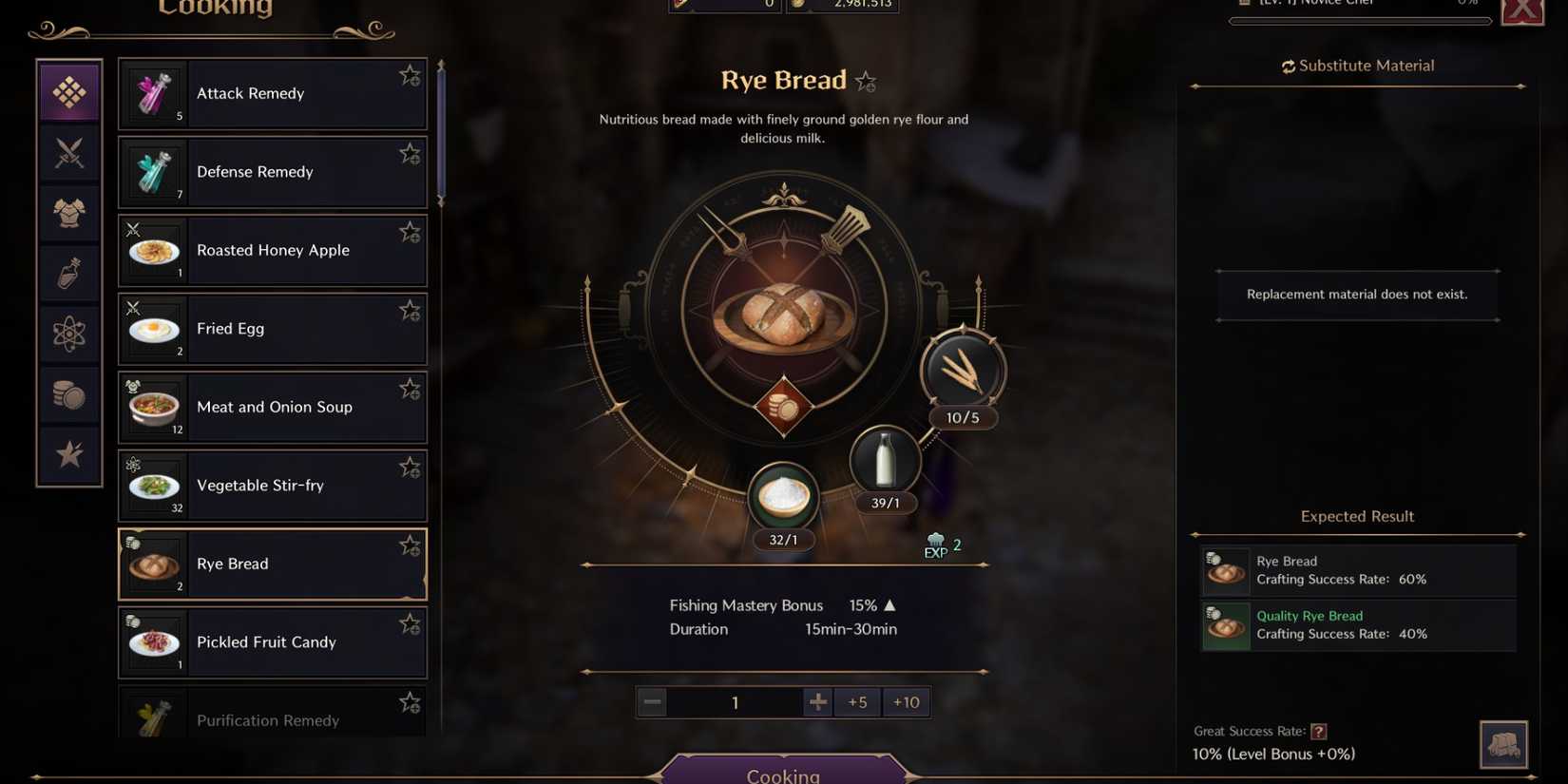Star the Fried Egg recipe as favorite
Viewport: 1568px width, 784px height.
pos(410,310)
